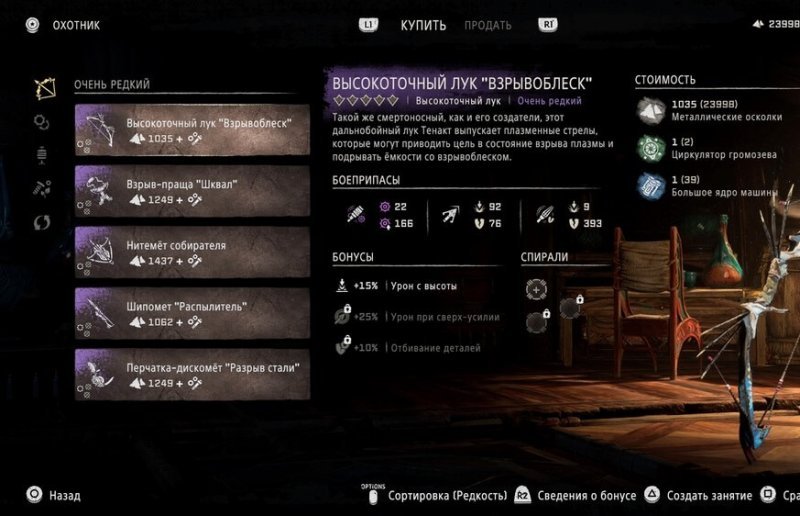Open the bow weapons category
The image size is (800, 516).
point(43,88)
